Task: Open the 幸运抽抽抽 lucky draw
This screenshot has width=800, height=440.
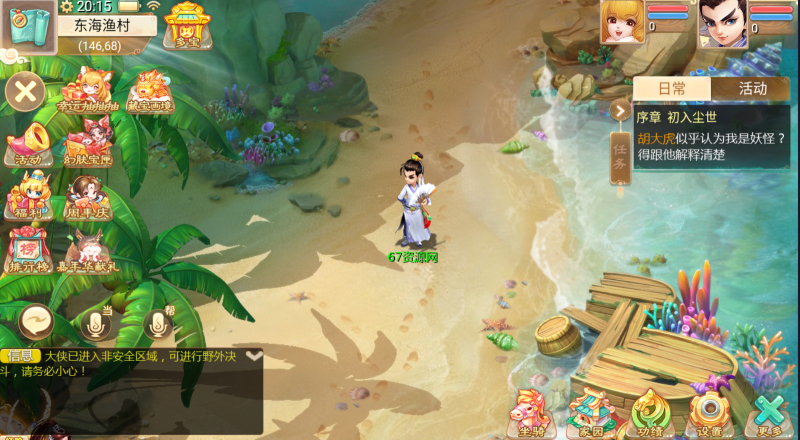Action: click(86, 90)
